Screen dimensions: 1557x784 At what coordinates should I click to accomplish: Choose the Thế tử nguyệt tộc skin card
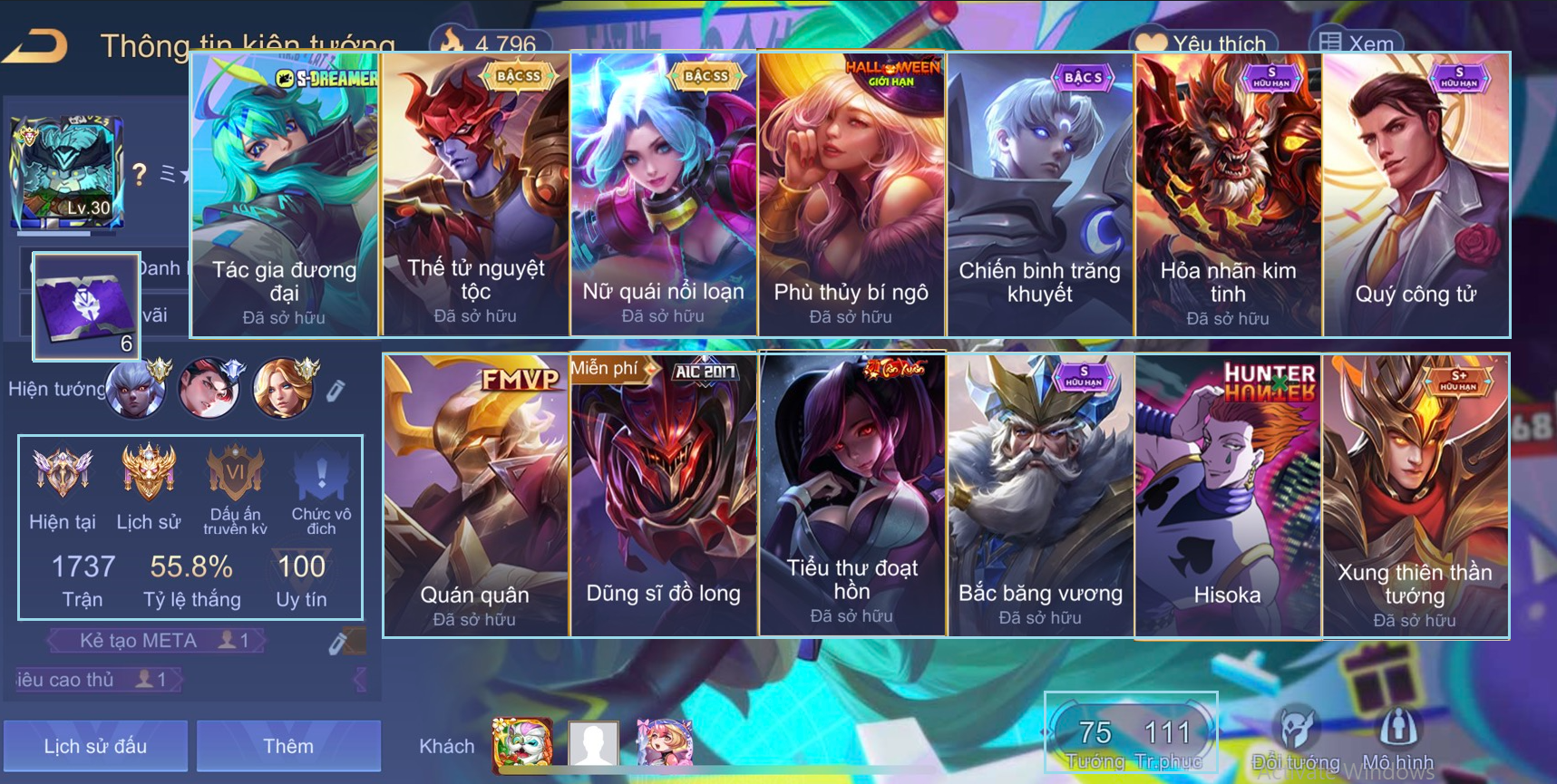click(x=475, y=195)
